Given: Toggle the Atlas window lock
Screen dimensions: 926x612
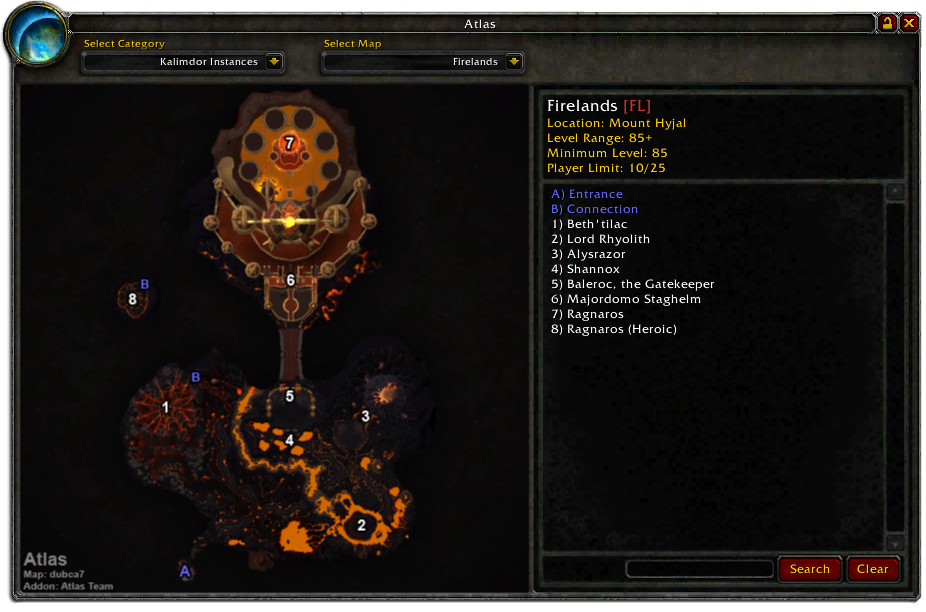Looking at the screenshot, I should 887,23.
